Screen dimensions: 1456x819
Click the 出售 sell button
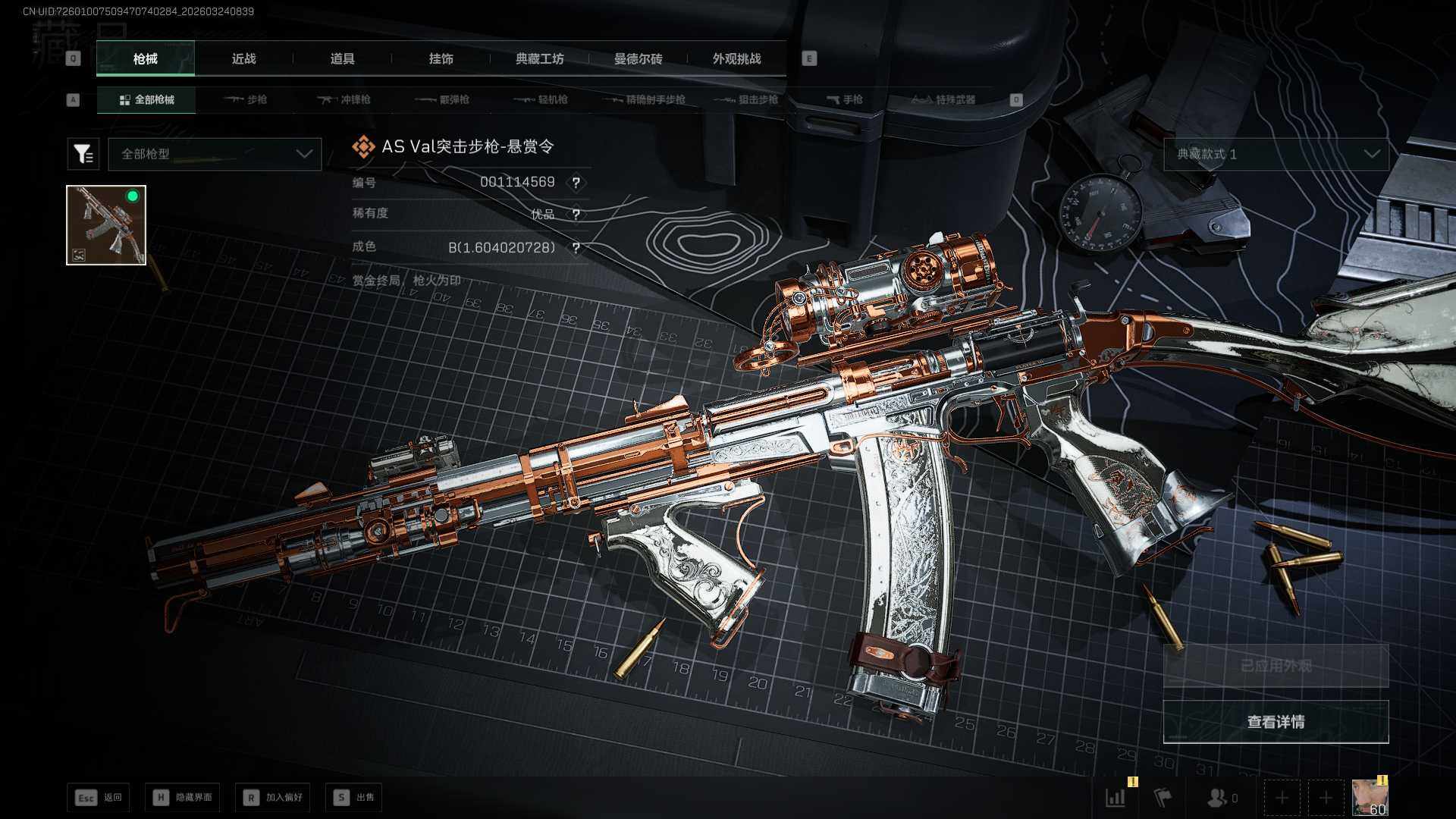point(353,798)
